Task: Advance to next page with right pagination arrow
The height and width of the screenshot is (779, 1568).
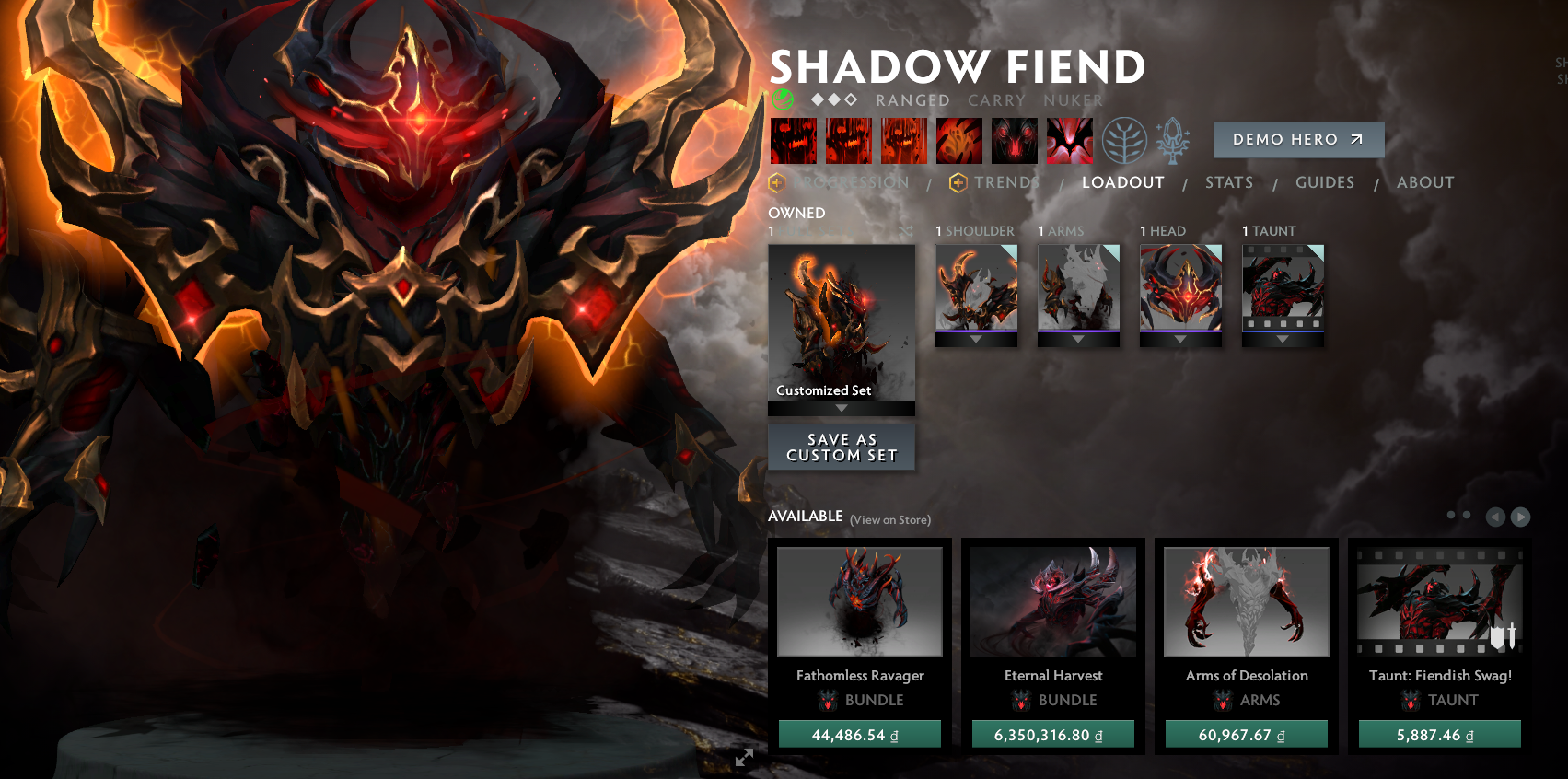Action: pos(1522,517)
